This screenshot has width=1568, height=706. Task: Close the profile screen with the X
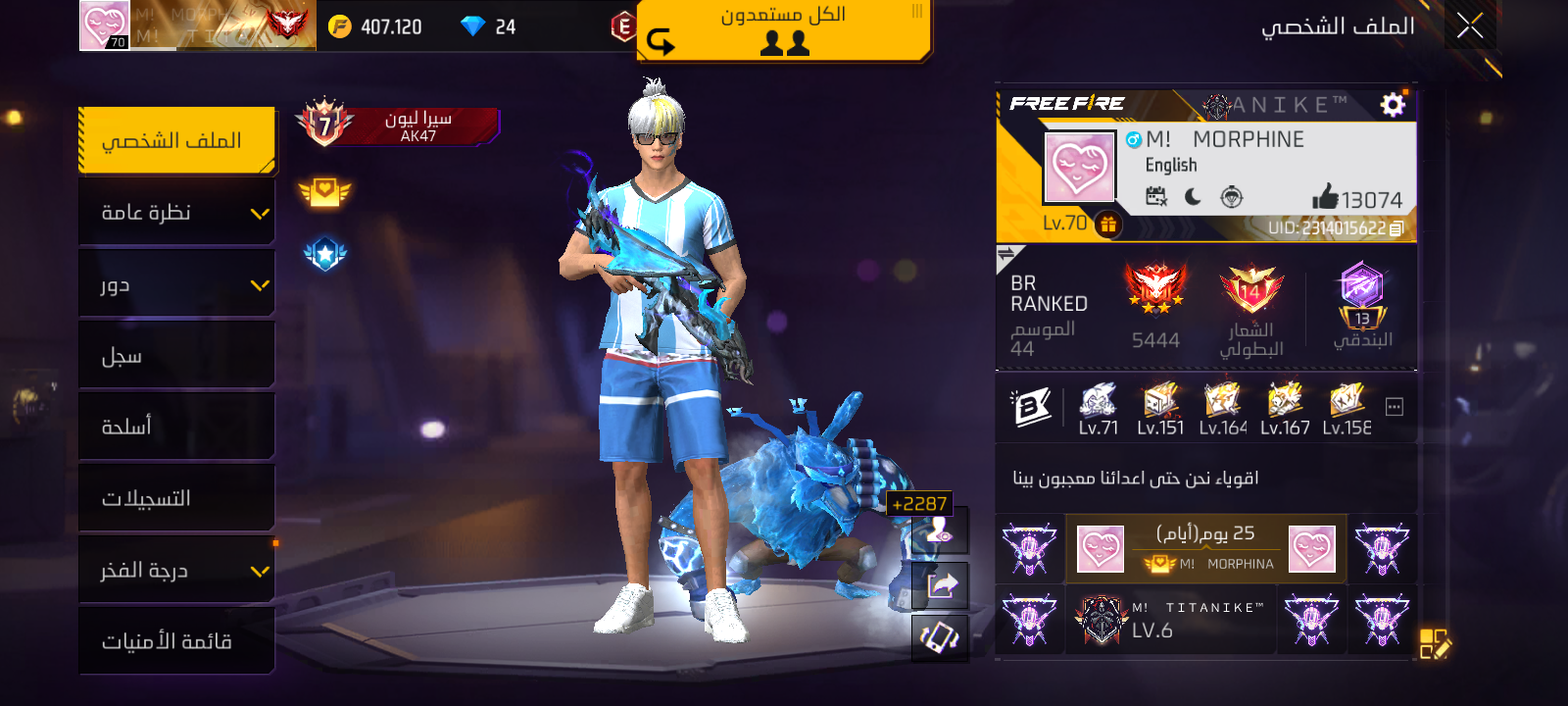1469,25
